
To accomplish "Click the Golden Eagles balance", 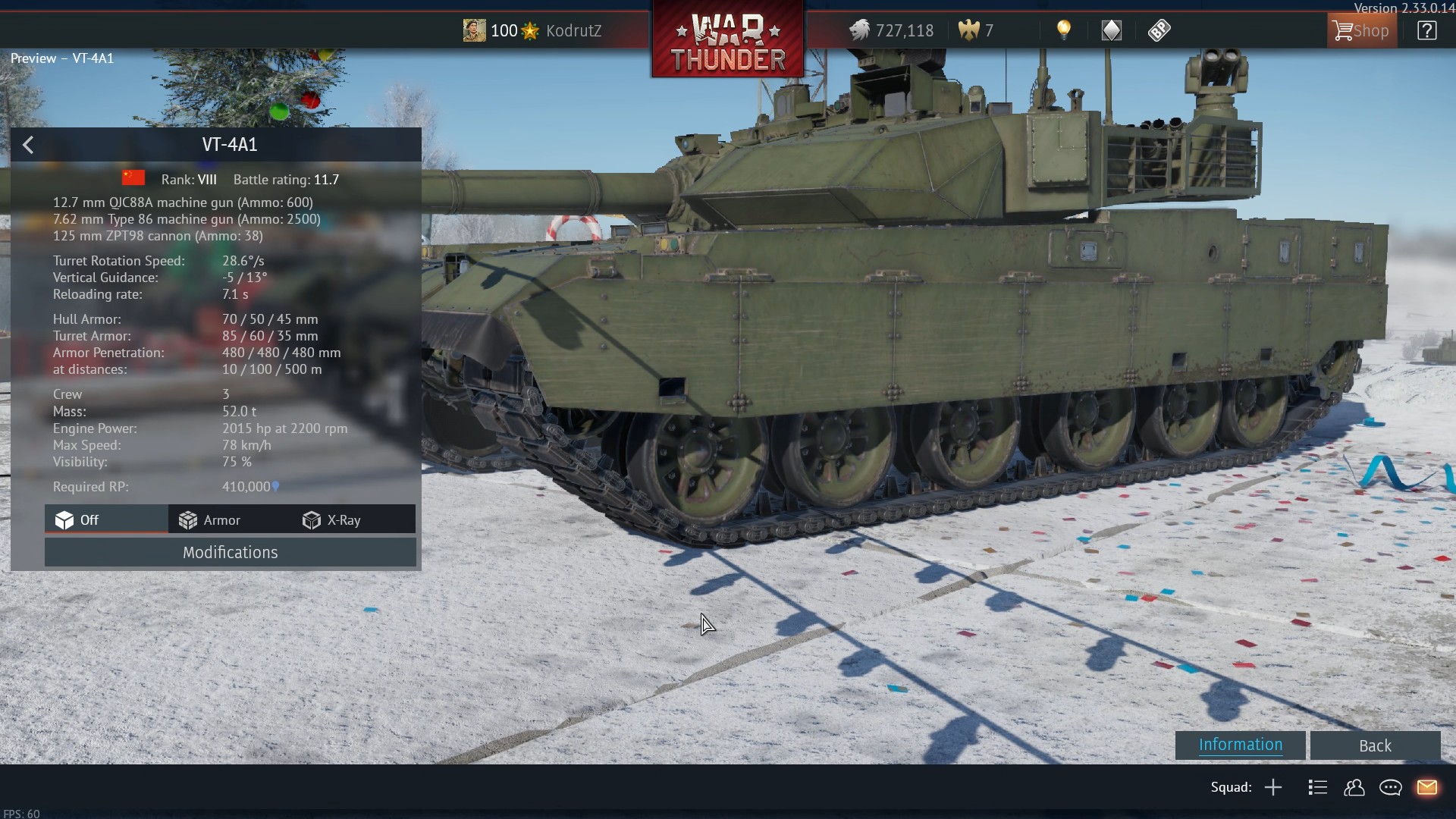I will (x=976, y=30).
